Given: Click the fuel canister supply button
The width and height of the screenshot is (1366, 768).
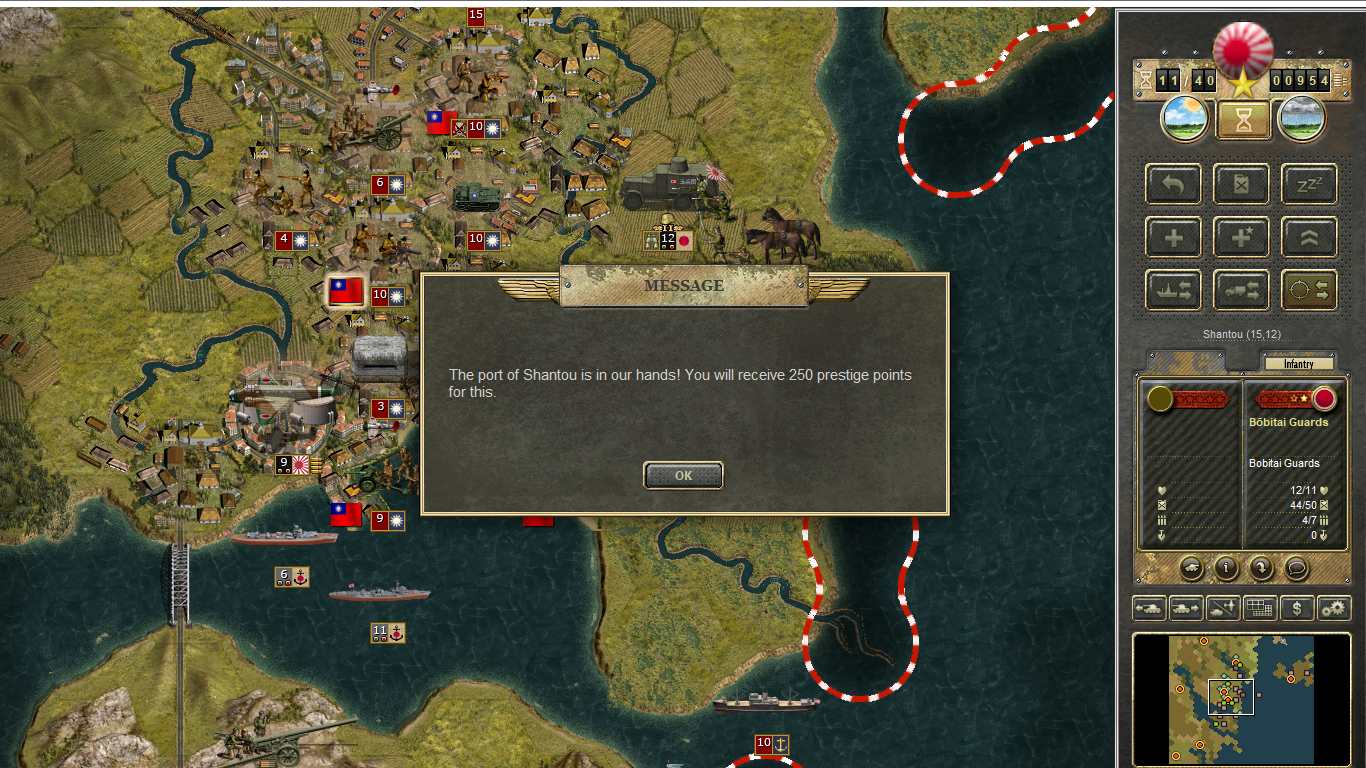Looking at the screenshot, I should tap(1241, 185).
